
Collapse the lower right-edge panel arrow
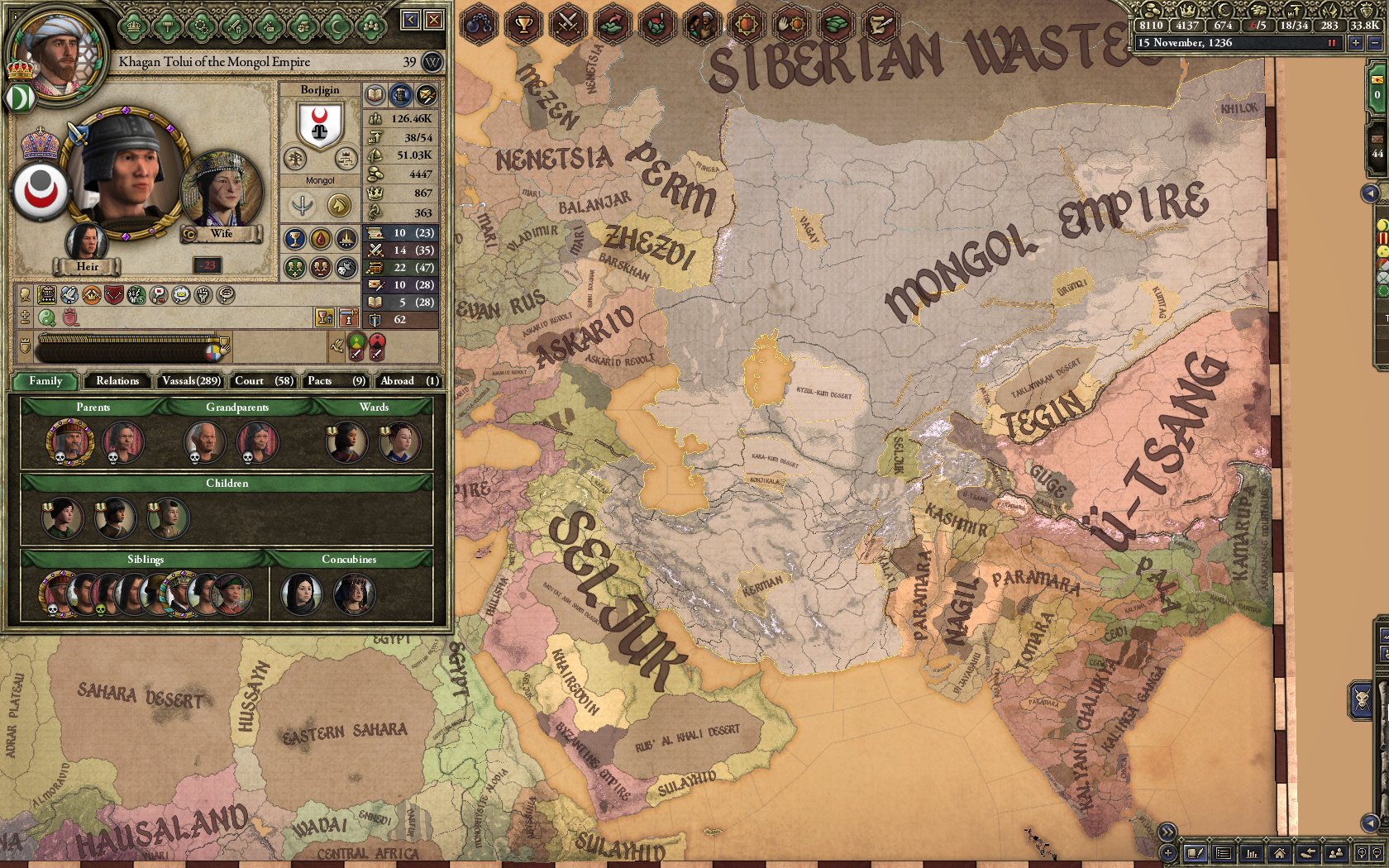[1372, 822]
